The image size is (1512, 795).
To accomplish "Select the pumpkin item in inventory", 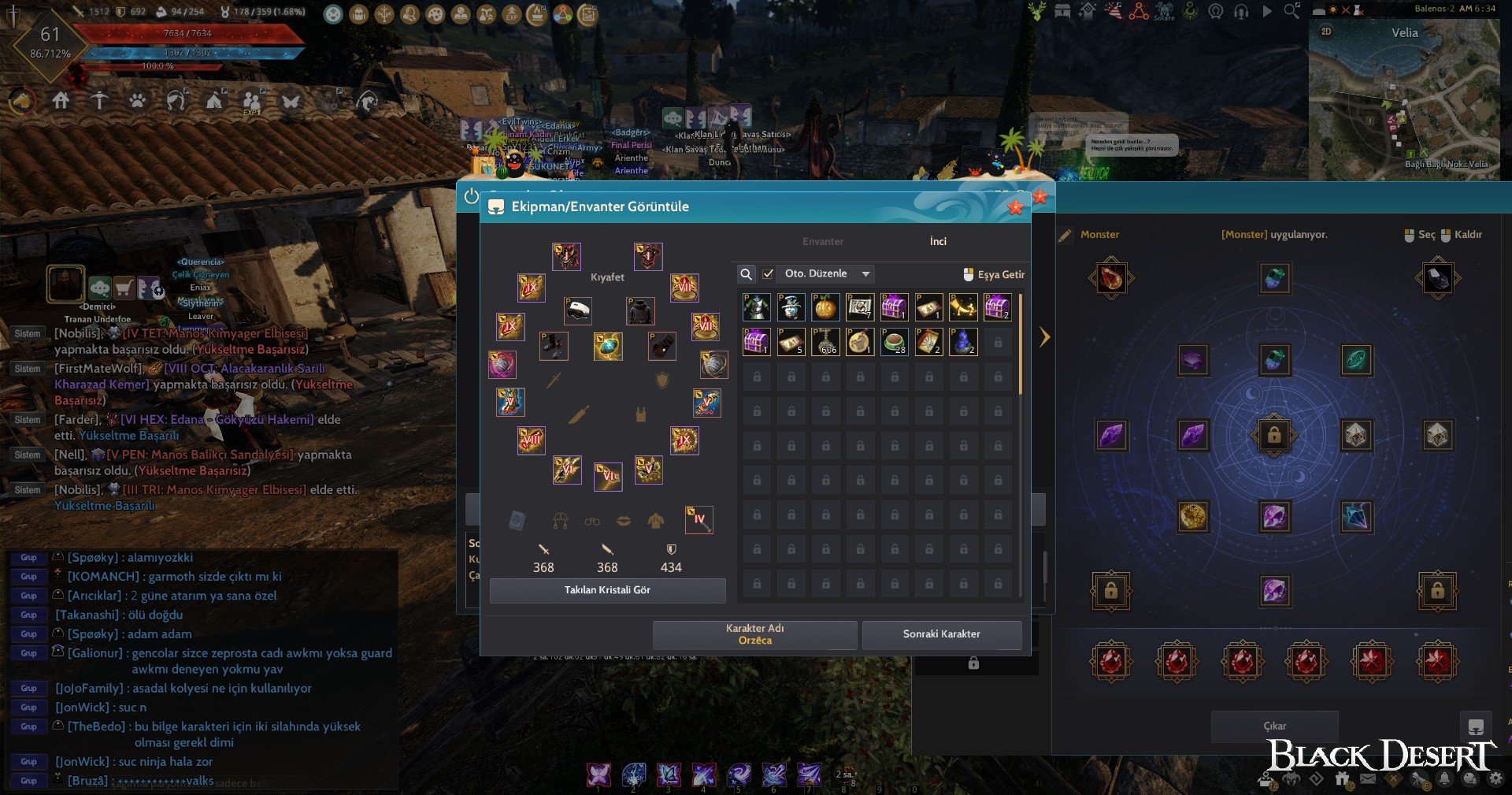I will (x=825, y=307).
